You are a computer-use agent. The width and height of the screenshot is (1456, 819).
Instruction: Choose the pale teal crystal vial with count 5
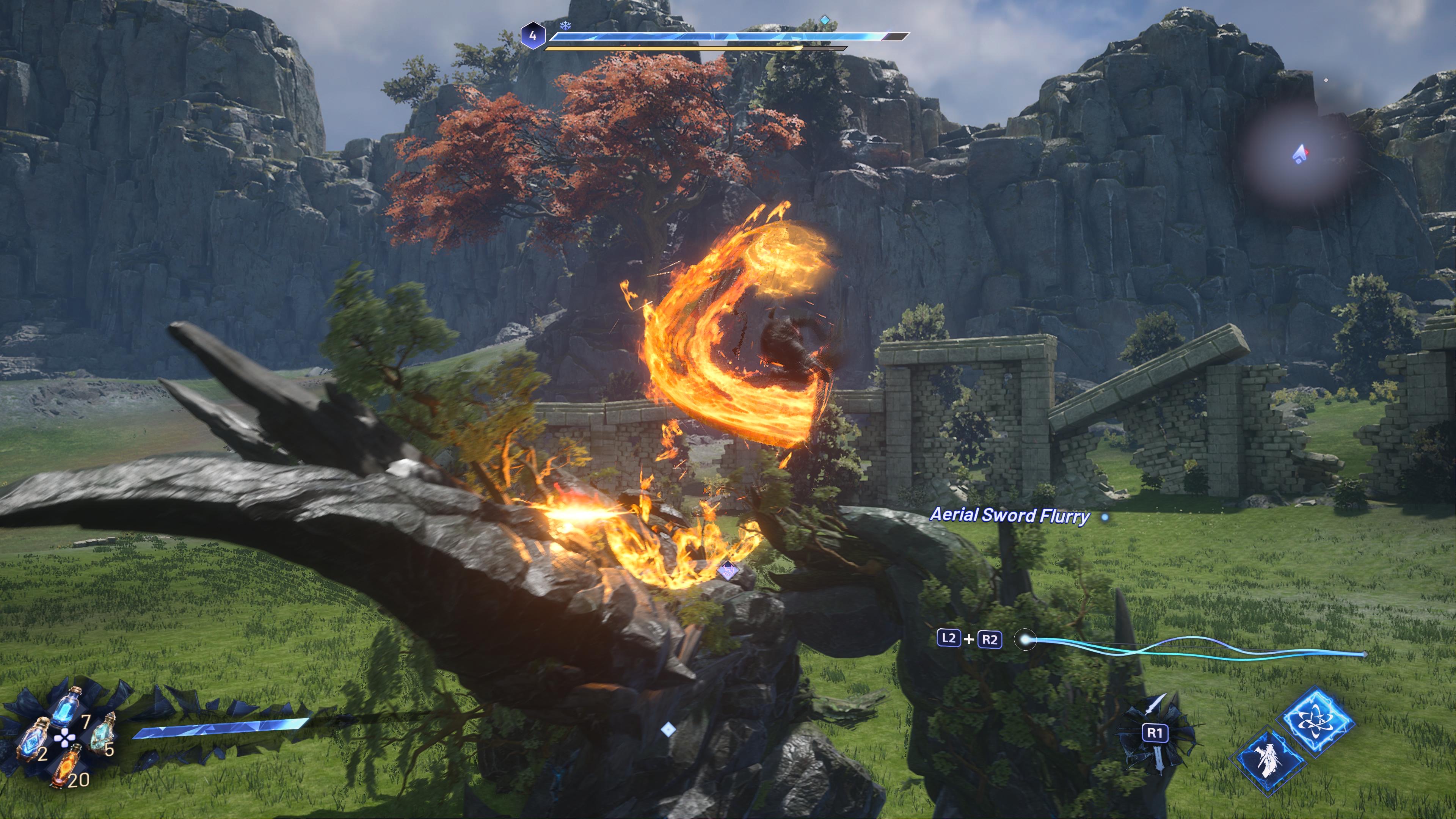point(102,735)
